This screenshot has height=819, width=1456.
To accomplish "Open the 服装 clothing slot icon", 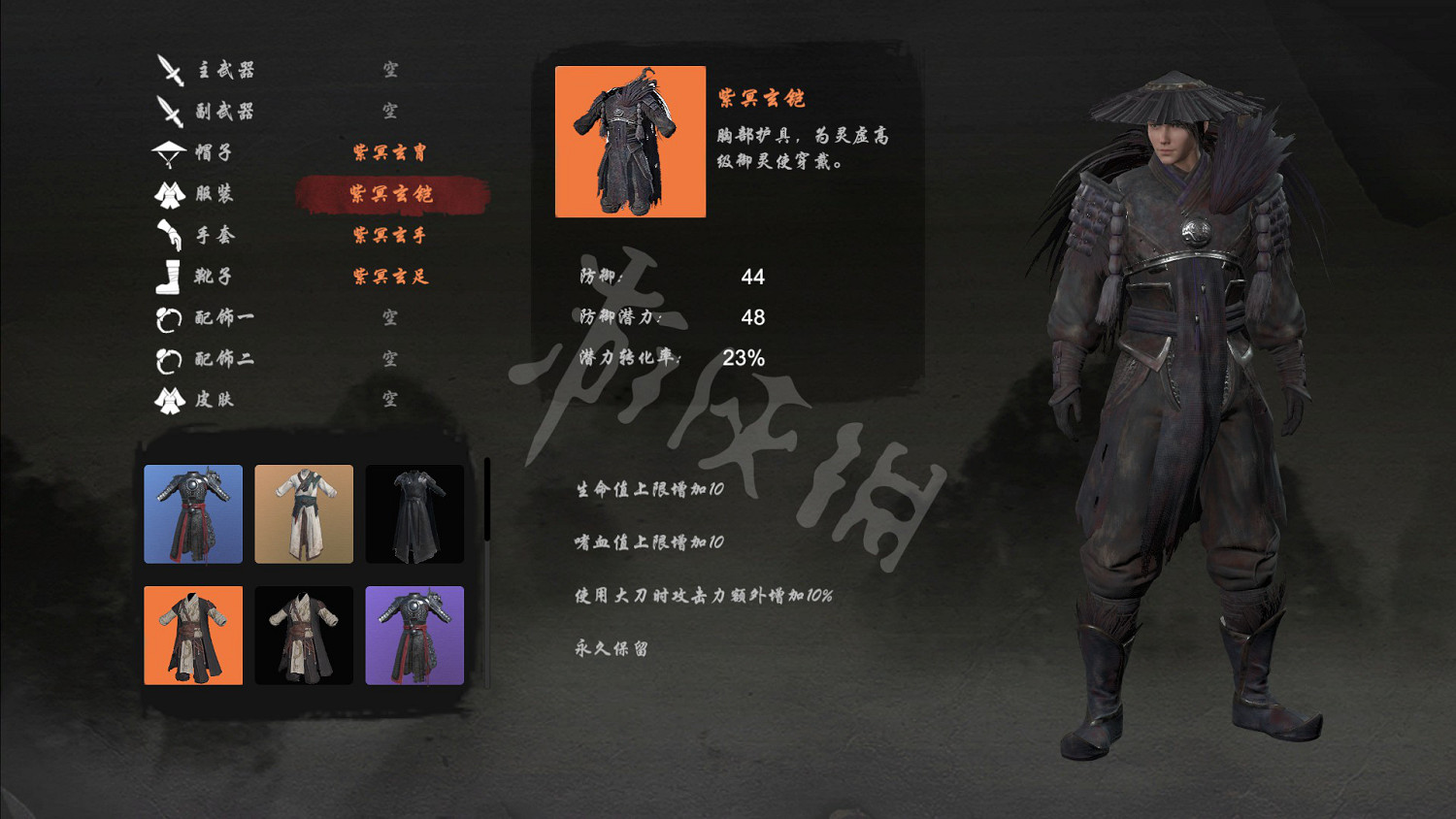I will tap(170, 193).
